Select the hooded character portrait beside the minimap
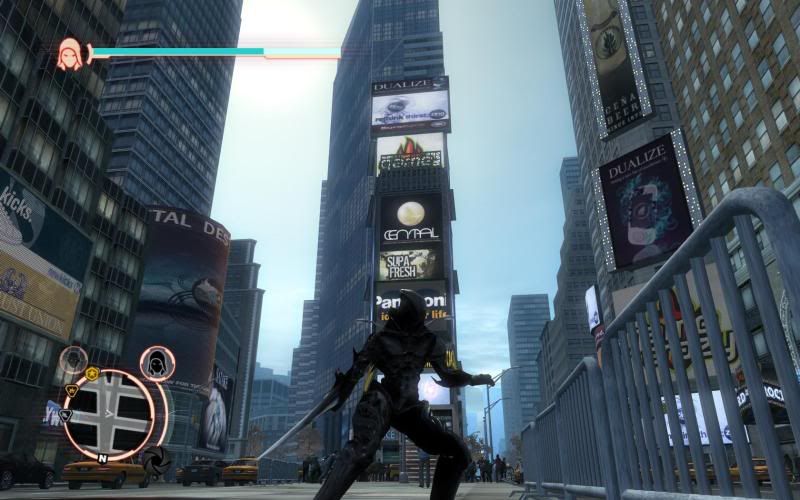This screenshot has height=500, width=800. tap(157, 363)
